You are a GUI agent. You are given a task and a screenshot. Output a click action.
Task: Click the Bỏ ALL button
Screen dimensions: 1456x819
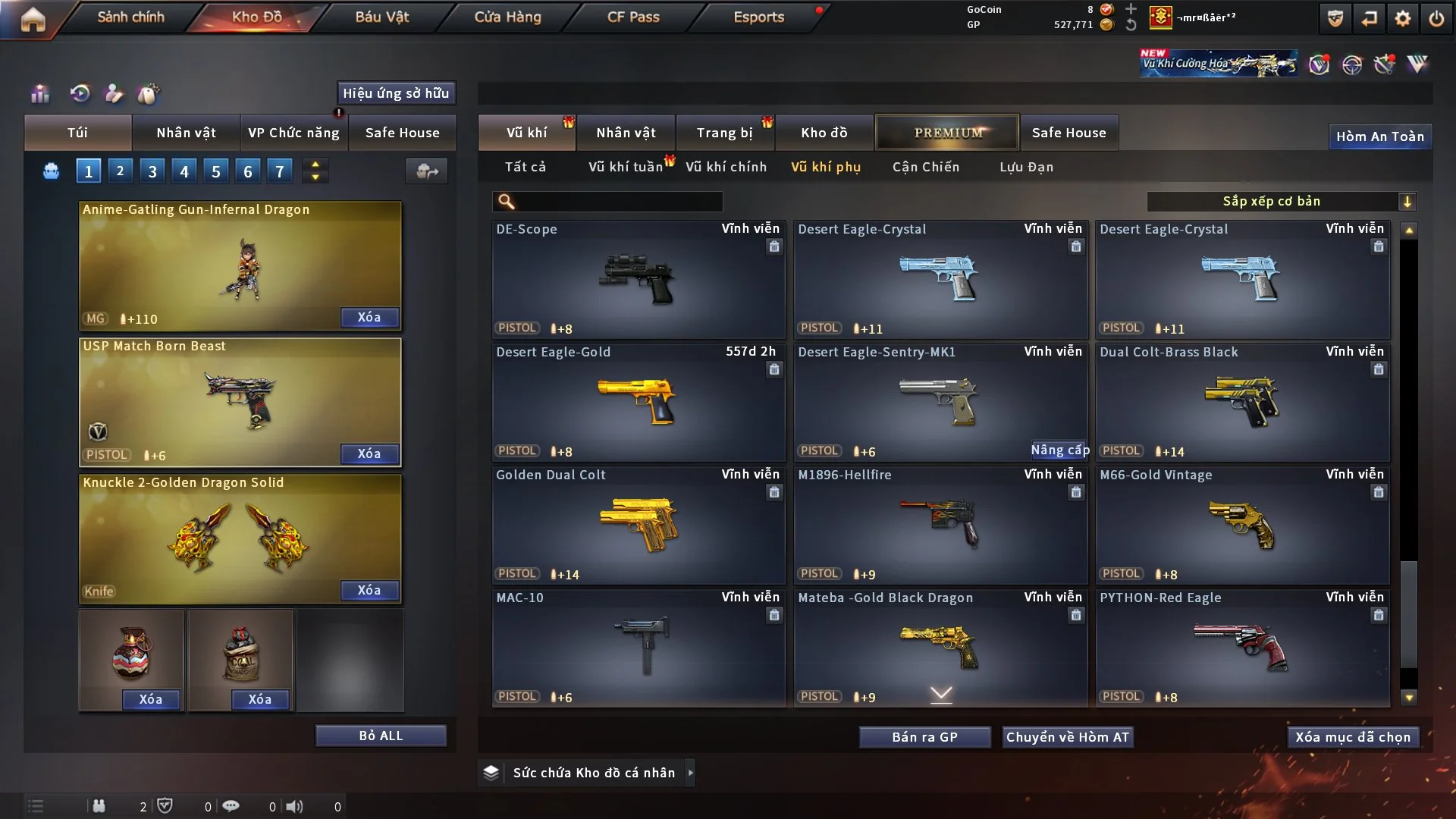(x=381, y=736)
